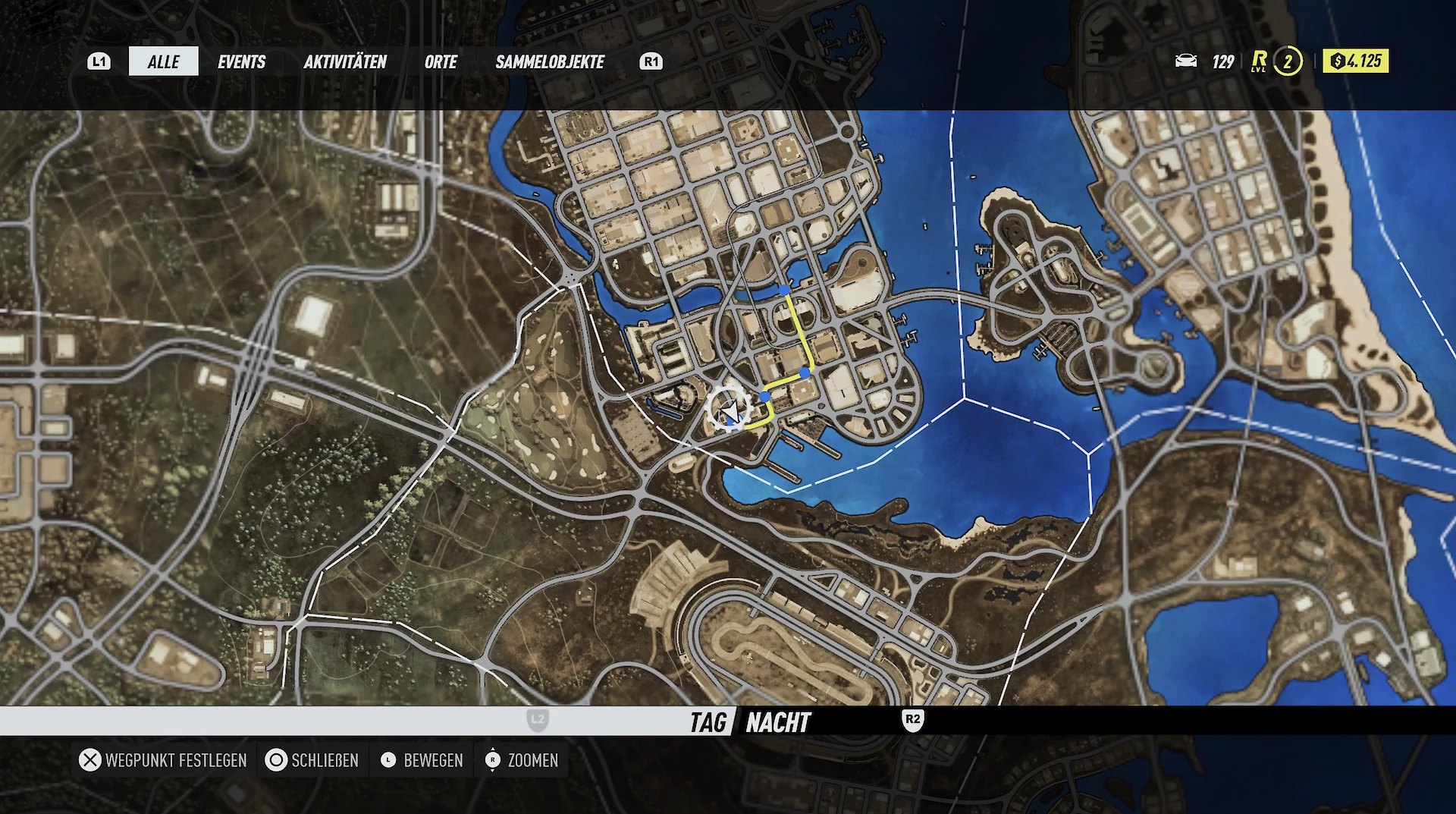Open the AKTIVITÄTEN filter tab
1456x814 pixels.
(x=345, y=61)
